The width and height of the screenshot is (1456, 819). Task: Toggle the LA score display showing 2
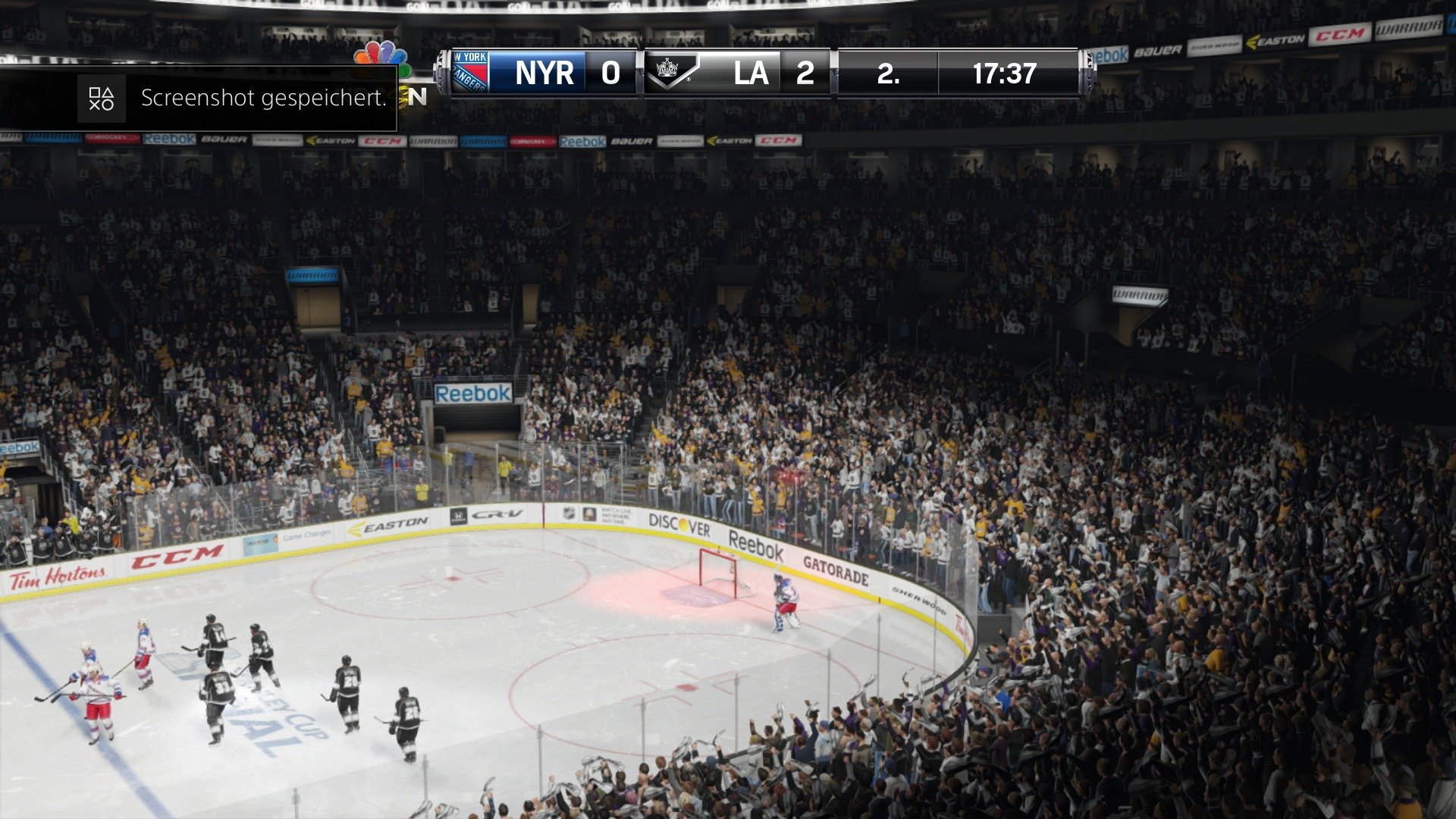click(x=806, y=73)
